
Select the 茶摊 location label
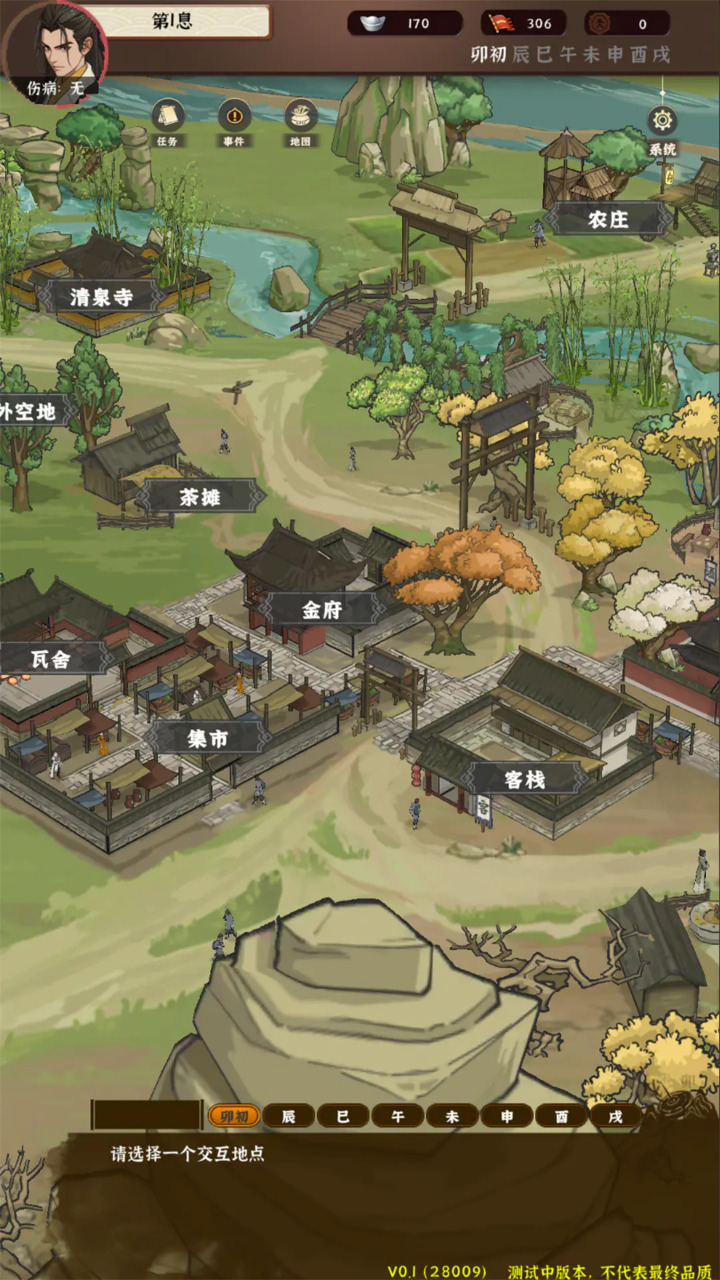[x=199, y=496]
